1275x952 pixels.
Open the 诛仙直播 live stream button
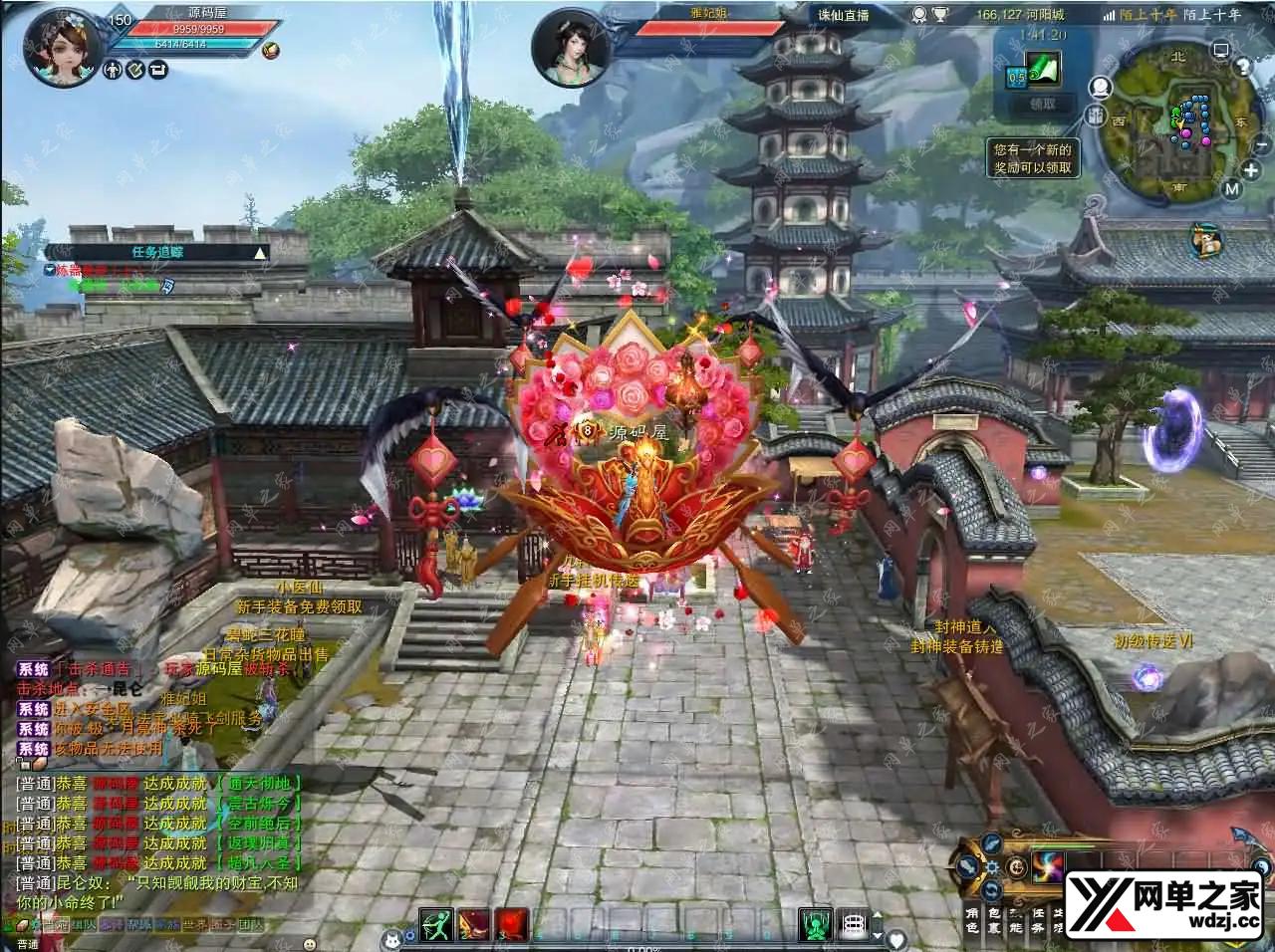[x=843, y=15]
